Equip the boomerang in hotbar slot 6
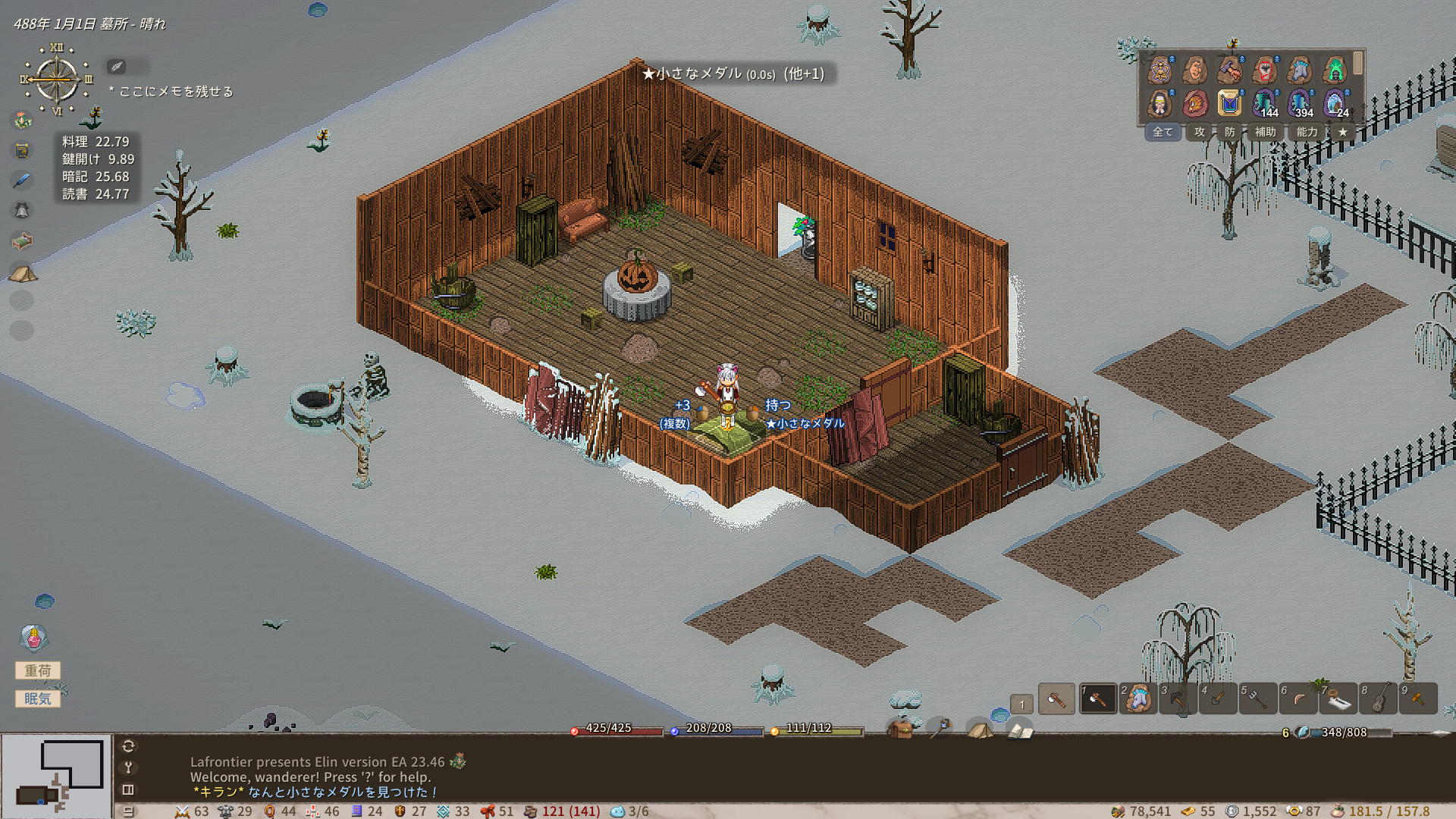The width and height of the screenshot is (1456, 819). click(1298, 698)
